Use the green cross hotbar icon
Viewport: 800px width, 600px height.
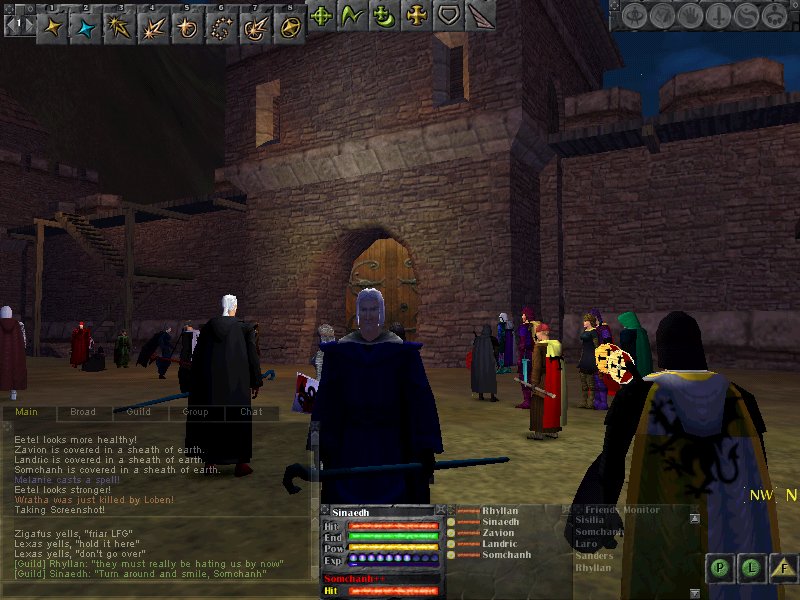tap(321, 15)
